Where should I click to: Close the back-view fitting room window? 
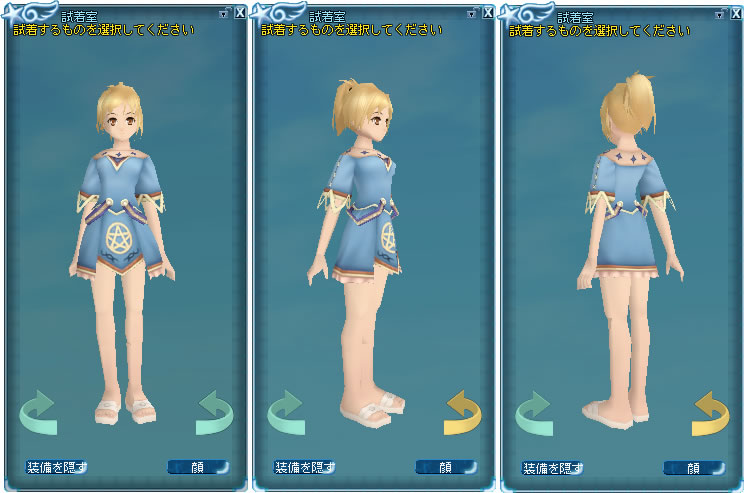pos(735,13)
